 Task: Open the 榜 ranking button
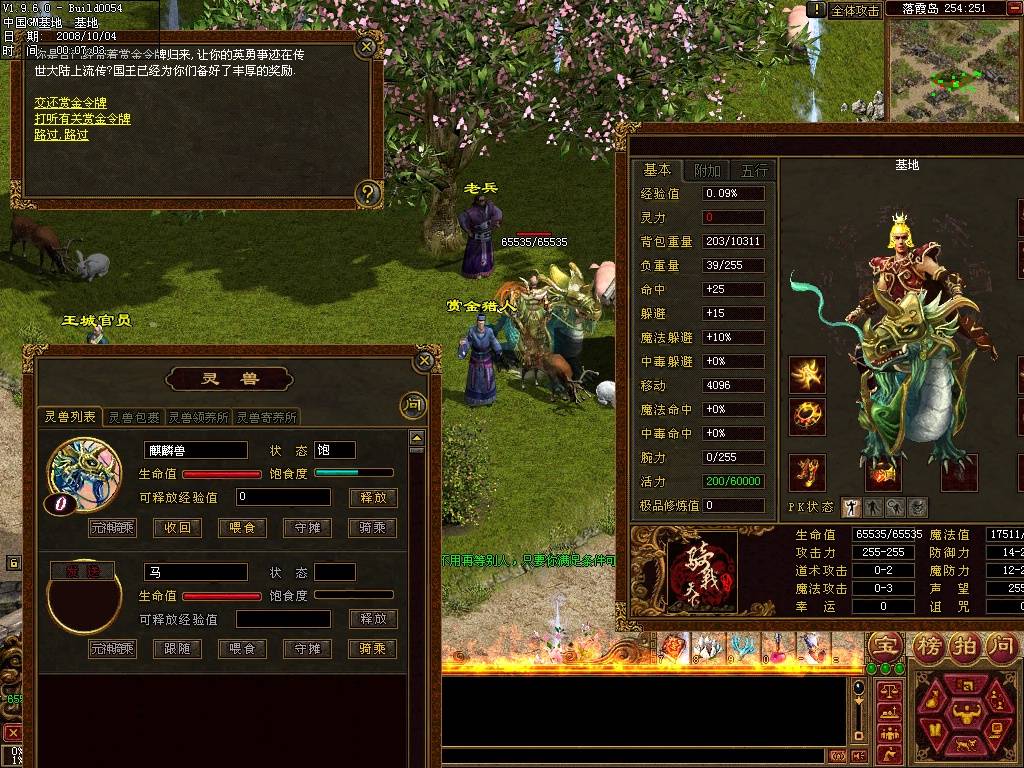[927, 645]
